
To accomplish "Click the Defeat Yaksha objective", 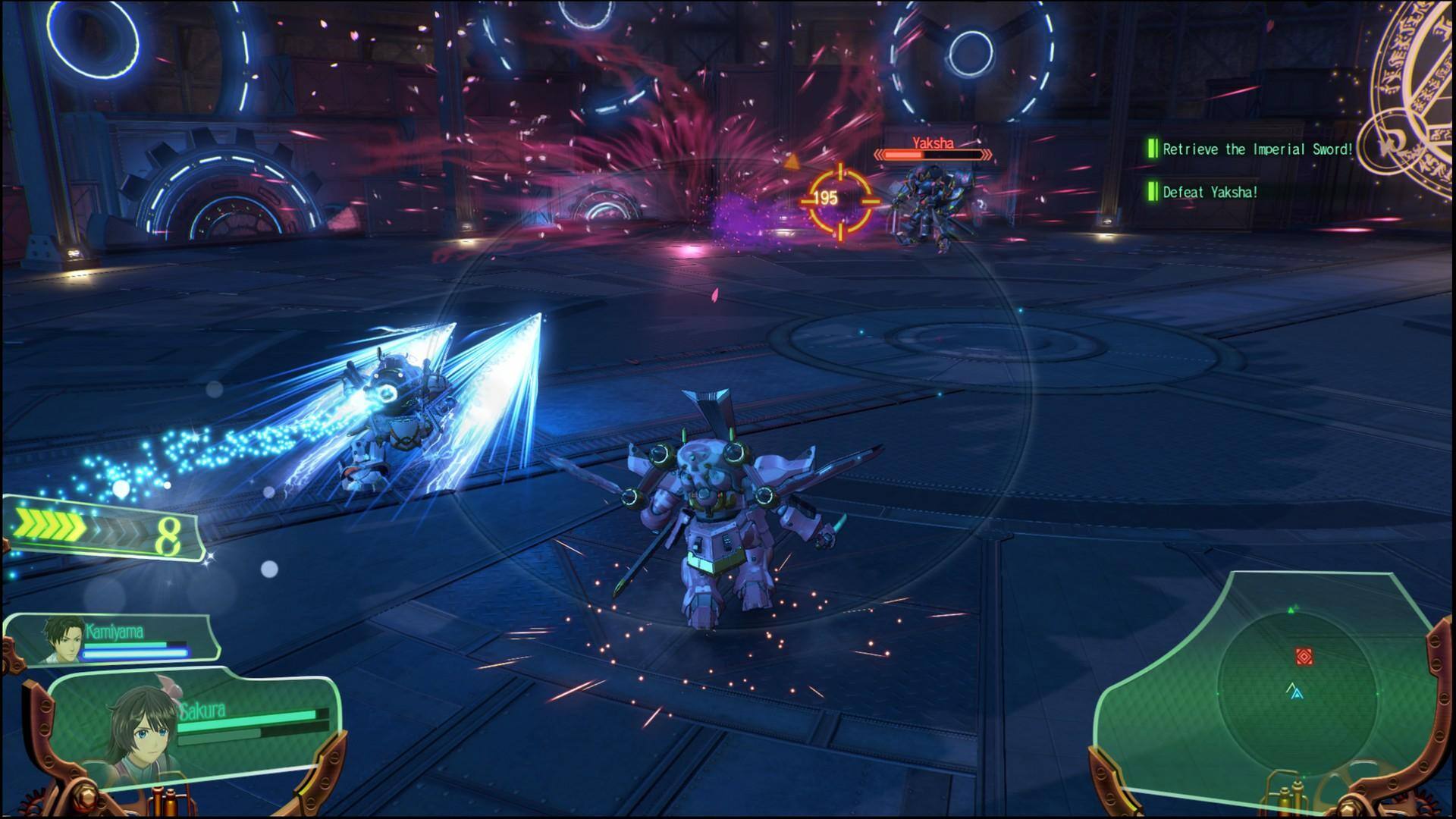I will [x=1210, y=193].
